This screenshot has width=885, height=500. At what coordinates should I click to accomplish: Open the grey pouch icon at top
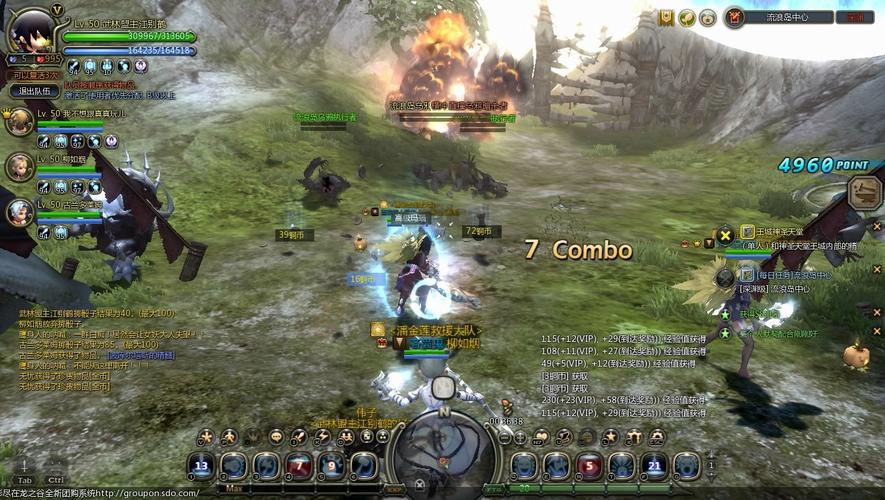click(708, 17)
